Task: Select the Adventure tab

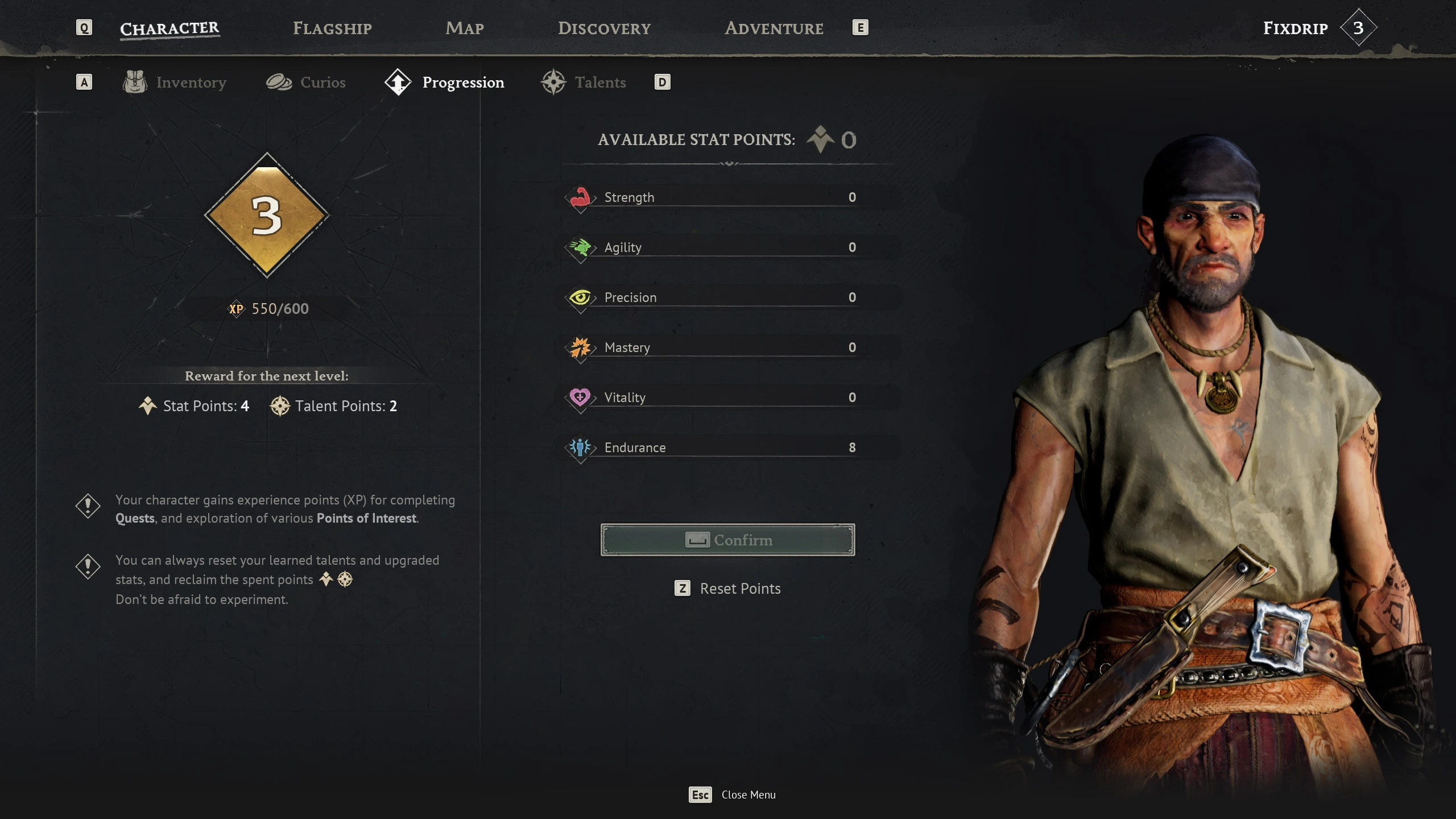Action: tap(773, 28)
